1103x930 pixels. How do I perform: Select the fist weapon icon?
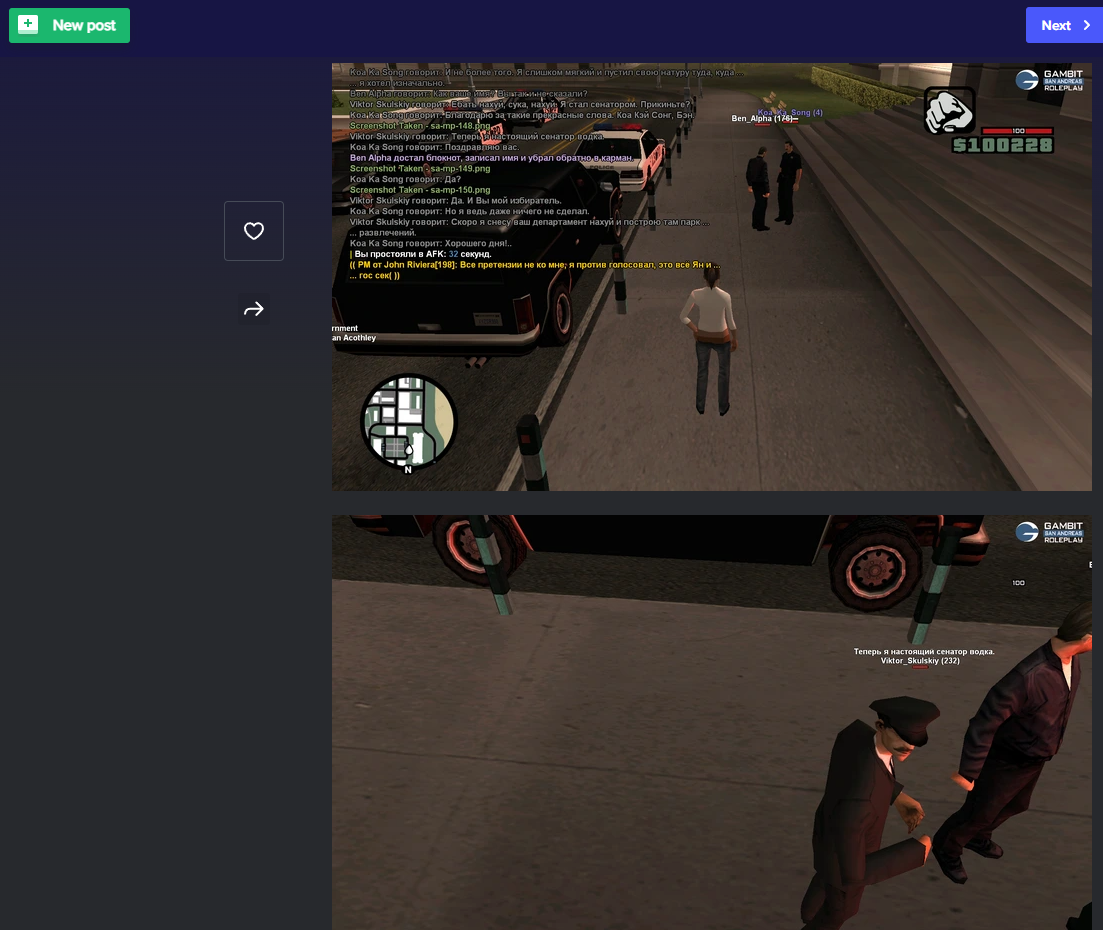tap(948, 110)
